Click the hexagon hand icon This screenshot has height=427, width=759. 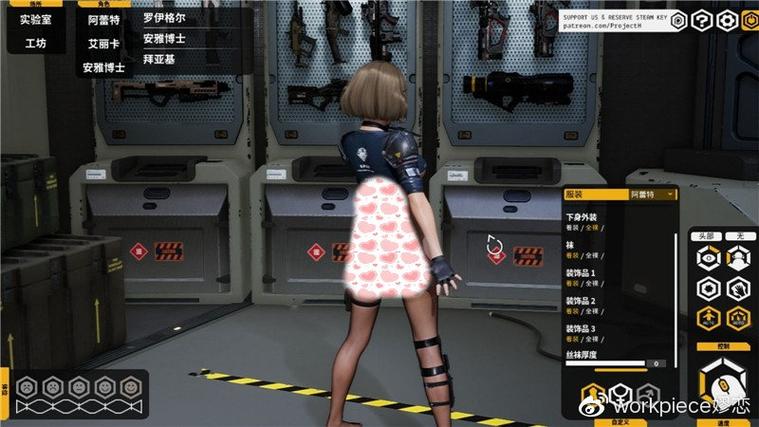coord(739,289)
